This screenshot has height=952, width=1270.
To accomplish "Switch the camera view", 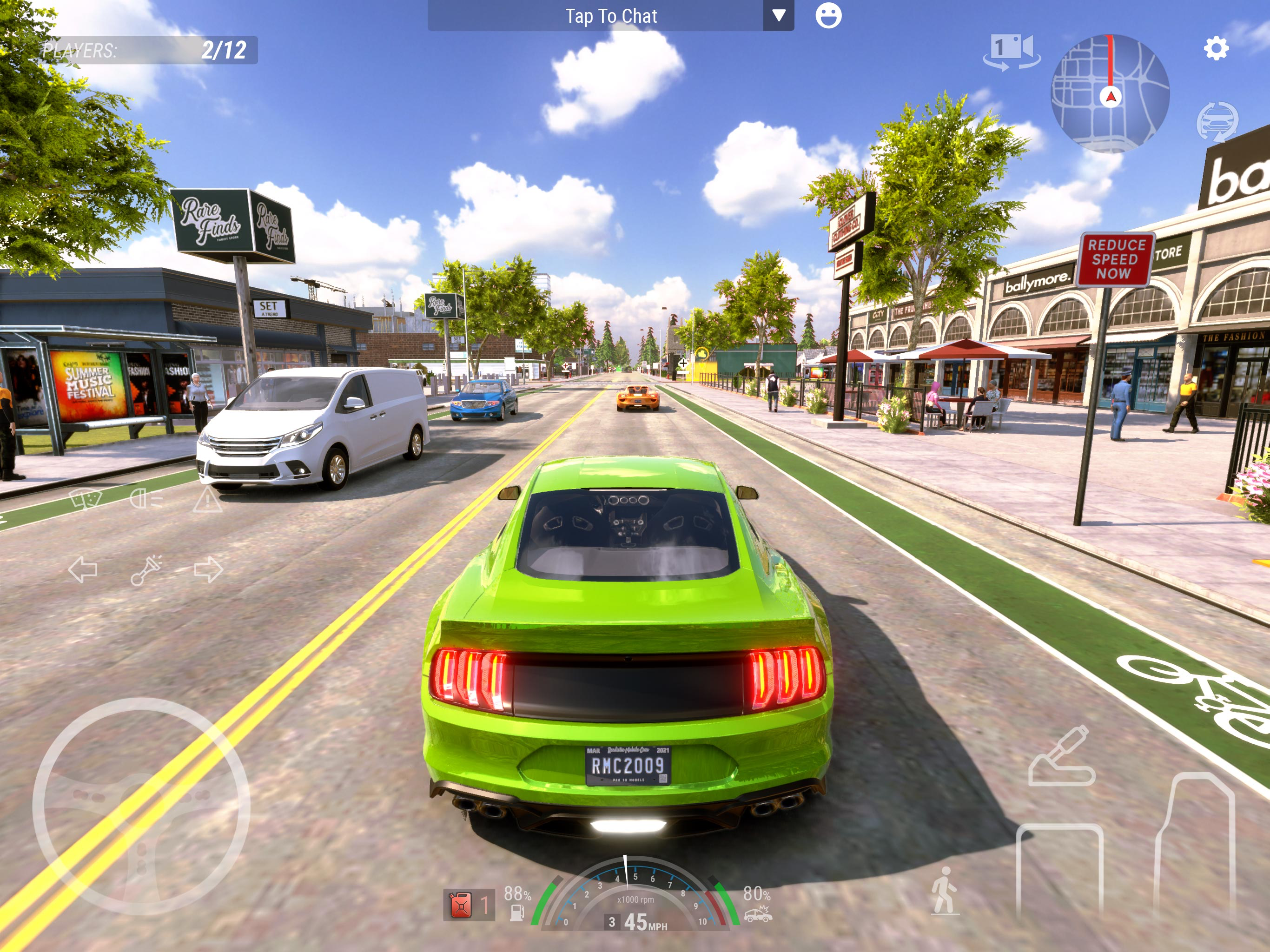I will (x=1011, y=52).
